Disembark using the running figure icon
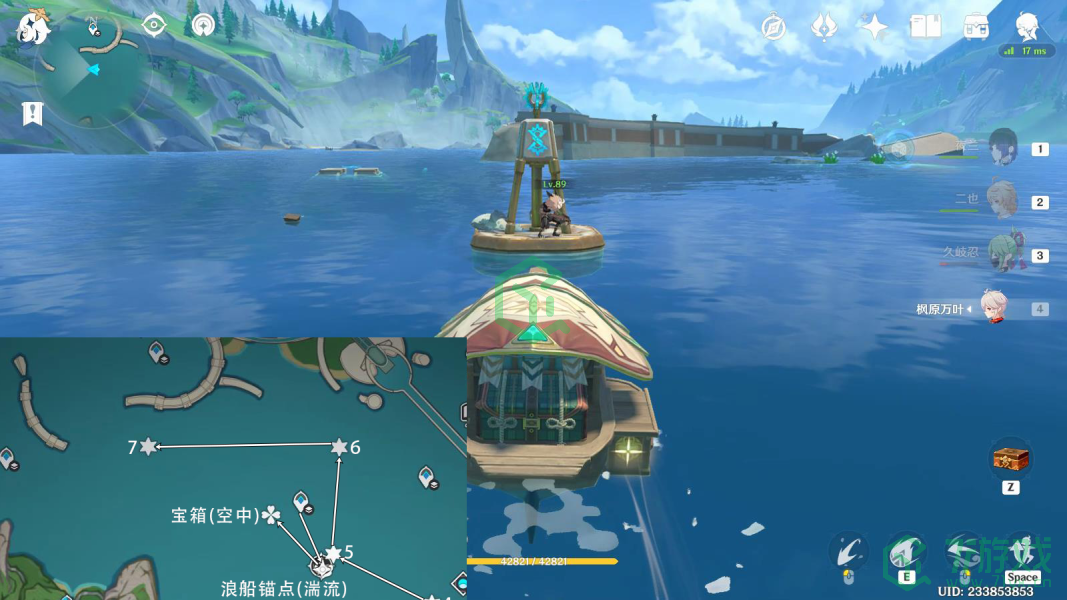 (x=1022, y=552)
